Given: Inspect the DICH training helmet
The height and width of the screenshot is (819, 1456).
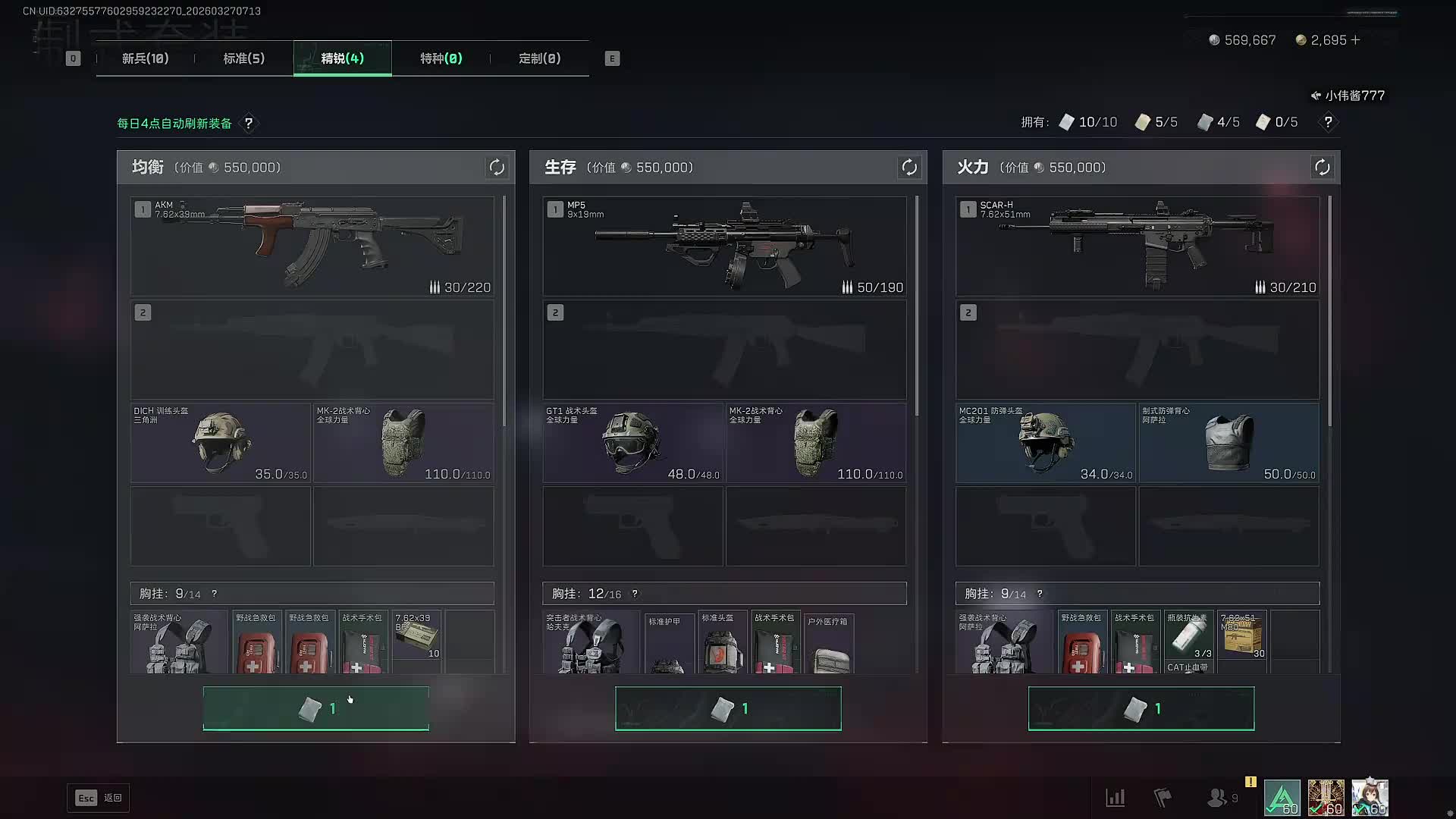Looking at the screenshot, I should click(221, 443).
